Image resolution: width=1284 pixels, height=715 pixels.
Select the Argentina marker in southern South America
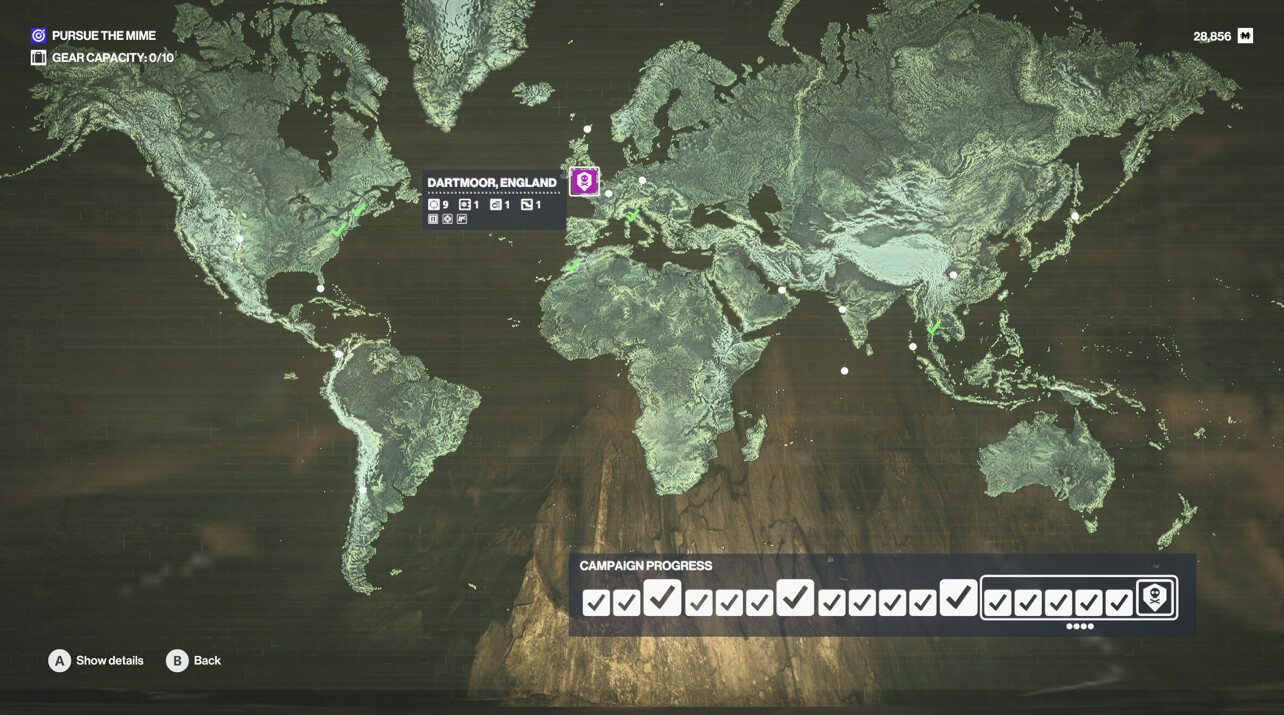pyautogui.click(x=363, y=491)
